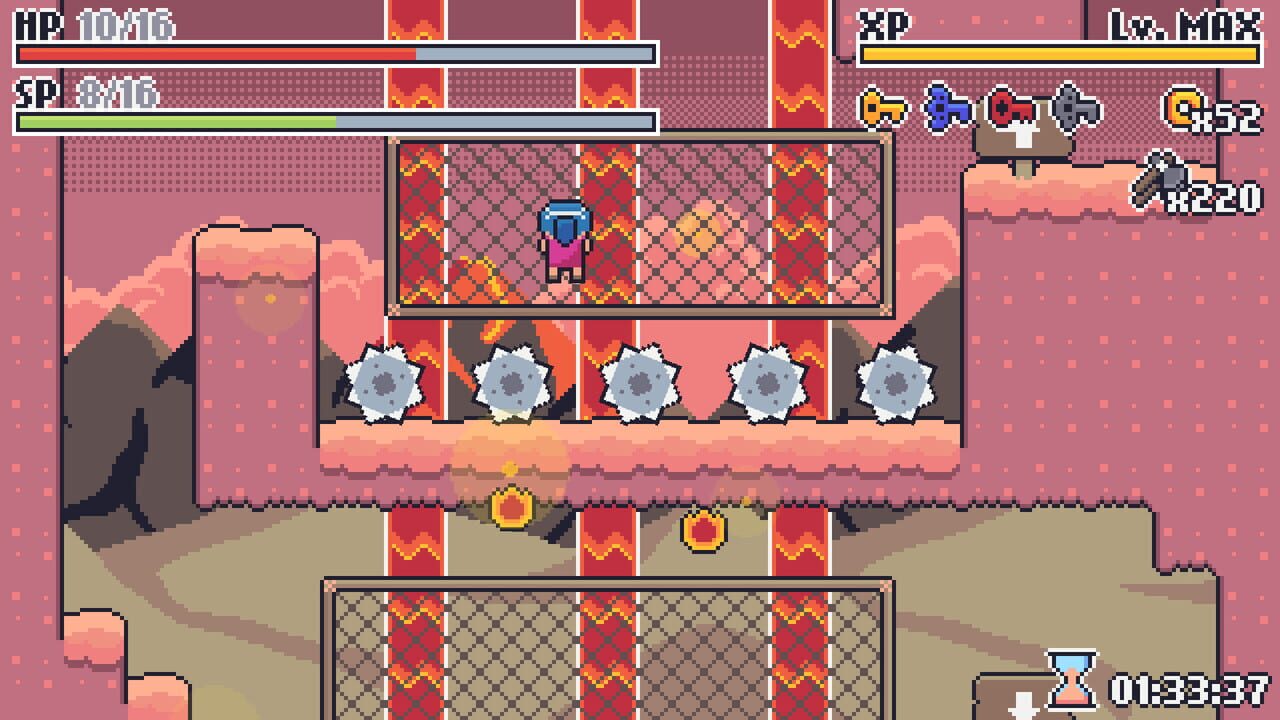Toggle the rightmost saw blade trap
The width and height of the screenshot is (1280, 720).
893,384
